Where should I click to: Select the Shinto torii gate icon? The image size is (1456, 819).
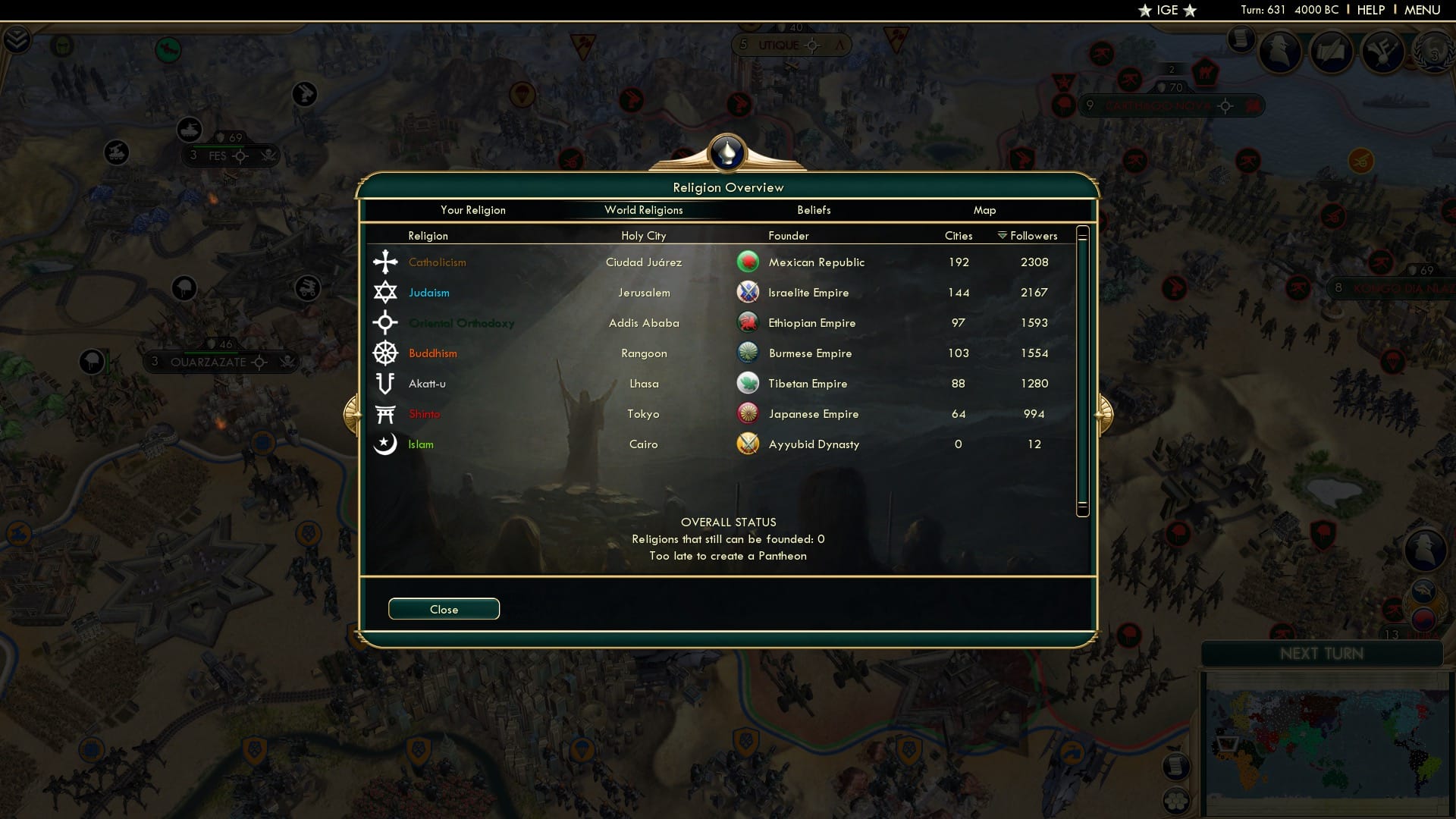coord(386,413)
